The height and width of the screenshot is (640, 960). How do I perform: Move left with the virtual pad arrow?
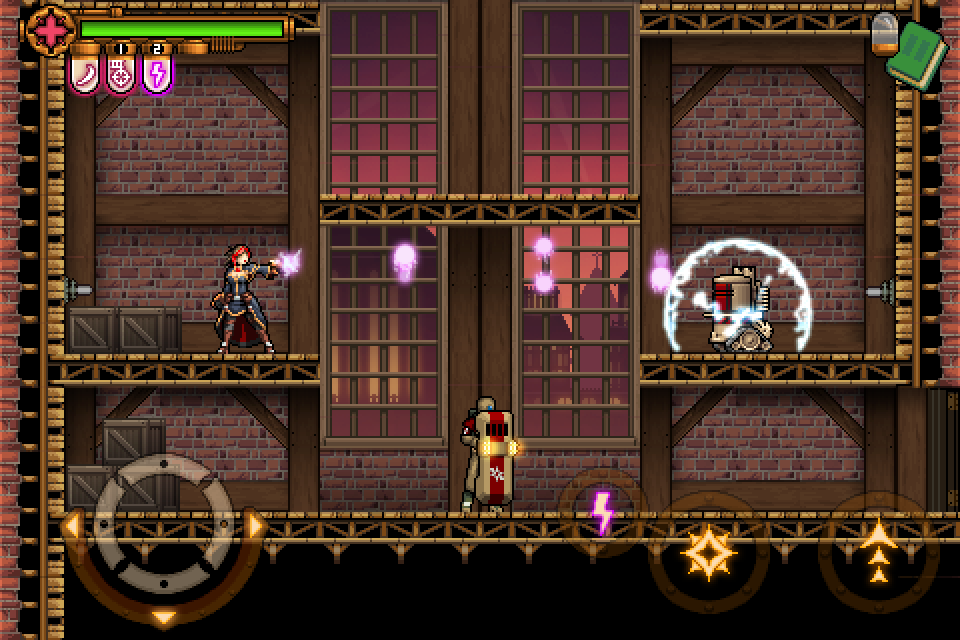tap(71, 524)
